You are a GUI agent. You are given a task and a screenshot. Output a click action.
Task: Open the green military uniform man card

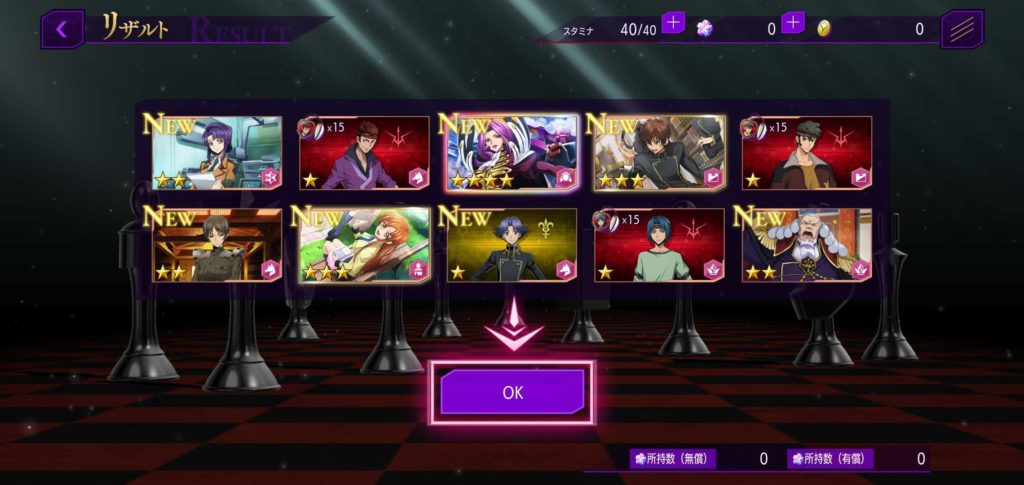pos(217,245)
